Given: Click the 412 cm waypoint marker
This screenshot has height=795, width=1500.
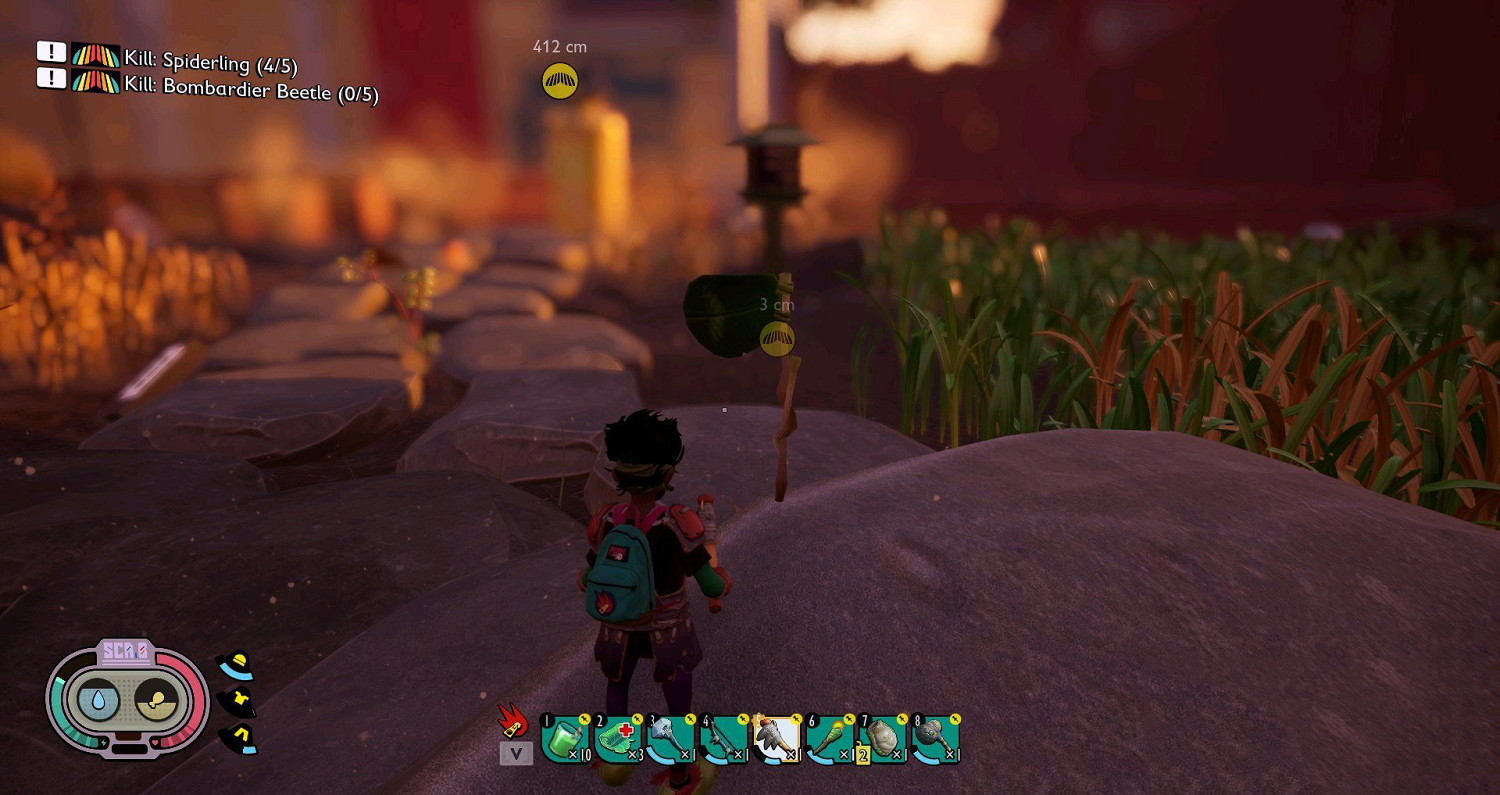Looking at the screenshot, I should tap(560, 81).
